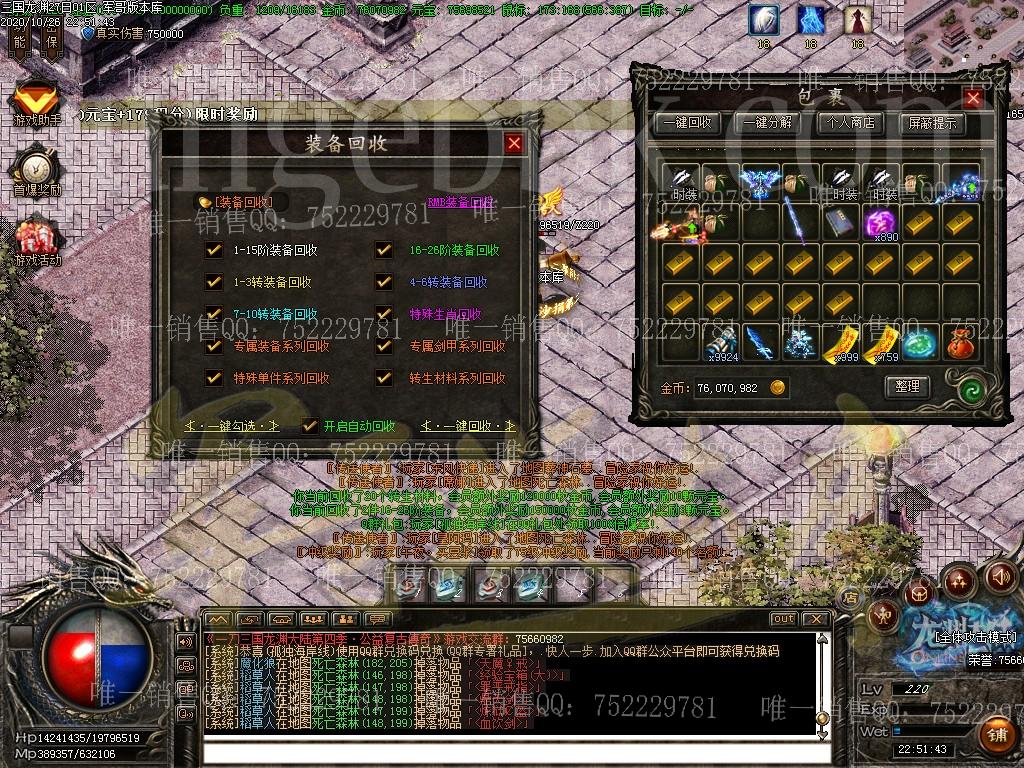Open 个人商店 personal shop
The image size is (1024, 768).
[x=850, y=123]
